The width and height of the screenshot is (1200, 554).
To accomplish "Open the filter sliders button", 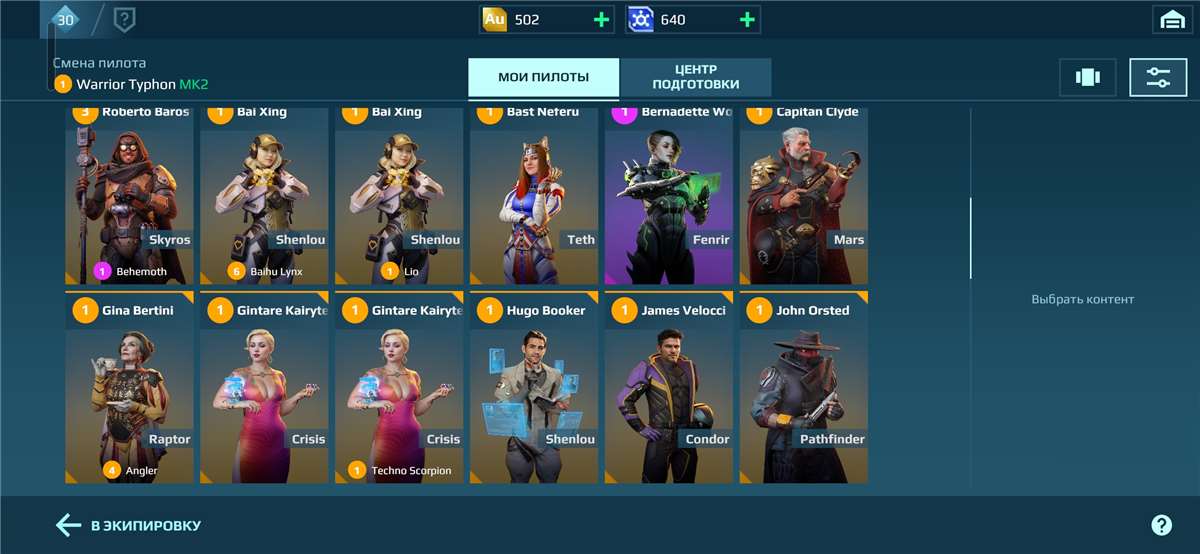I will (x=1158, y=77).
